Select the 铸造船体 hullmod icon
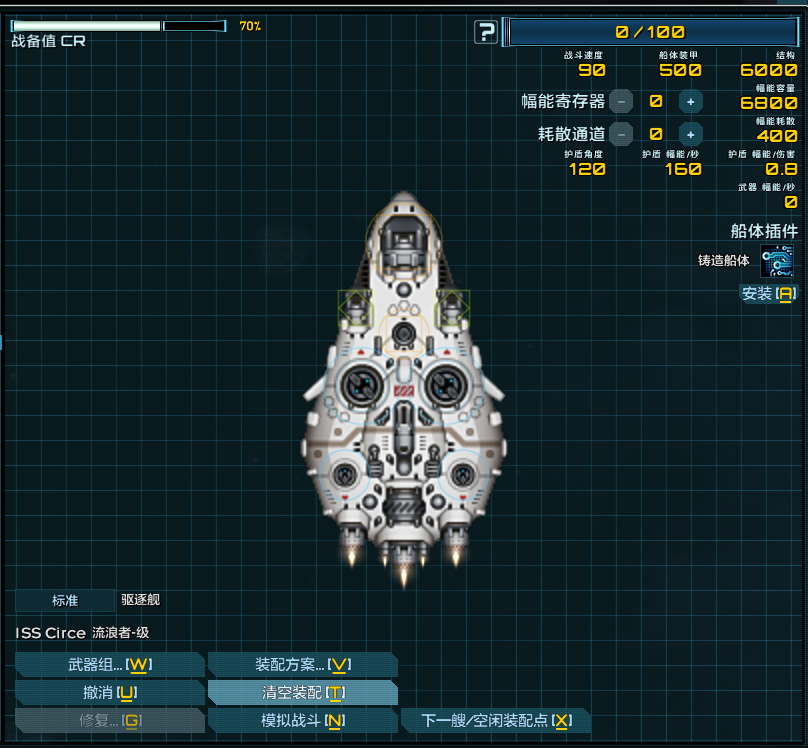This screenshot has height=748, width=808. pyautogui.click(x=777, y=261)
